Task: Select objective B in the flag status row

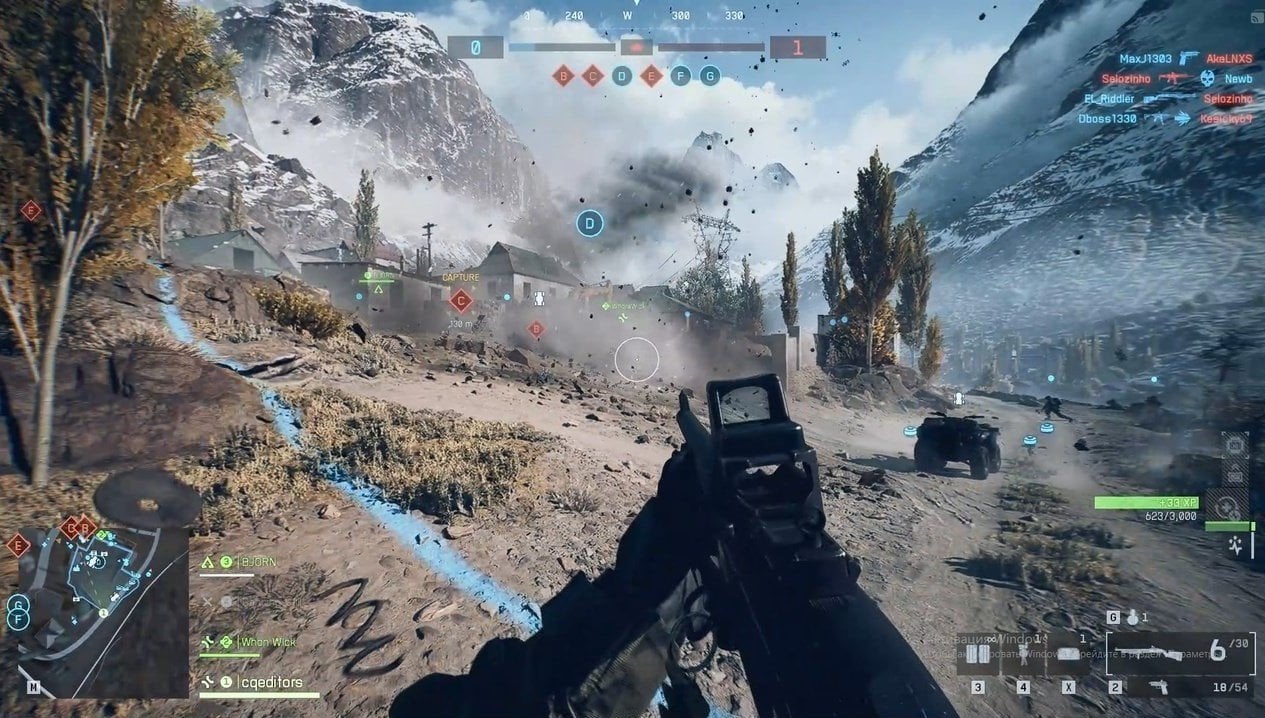Action: click(x=563, y=75)
